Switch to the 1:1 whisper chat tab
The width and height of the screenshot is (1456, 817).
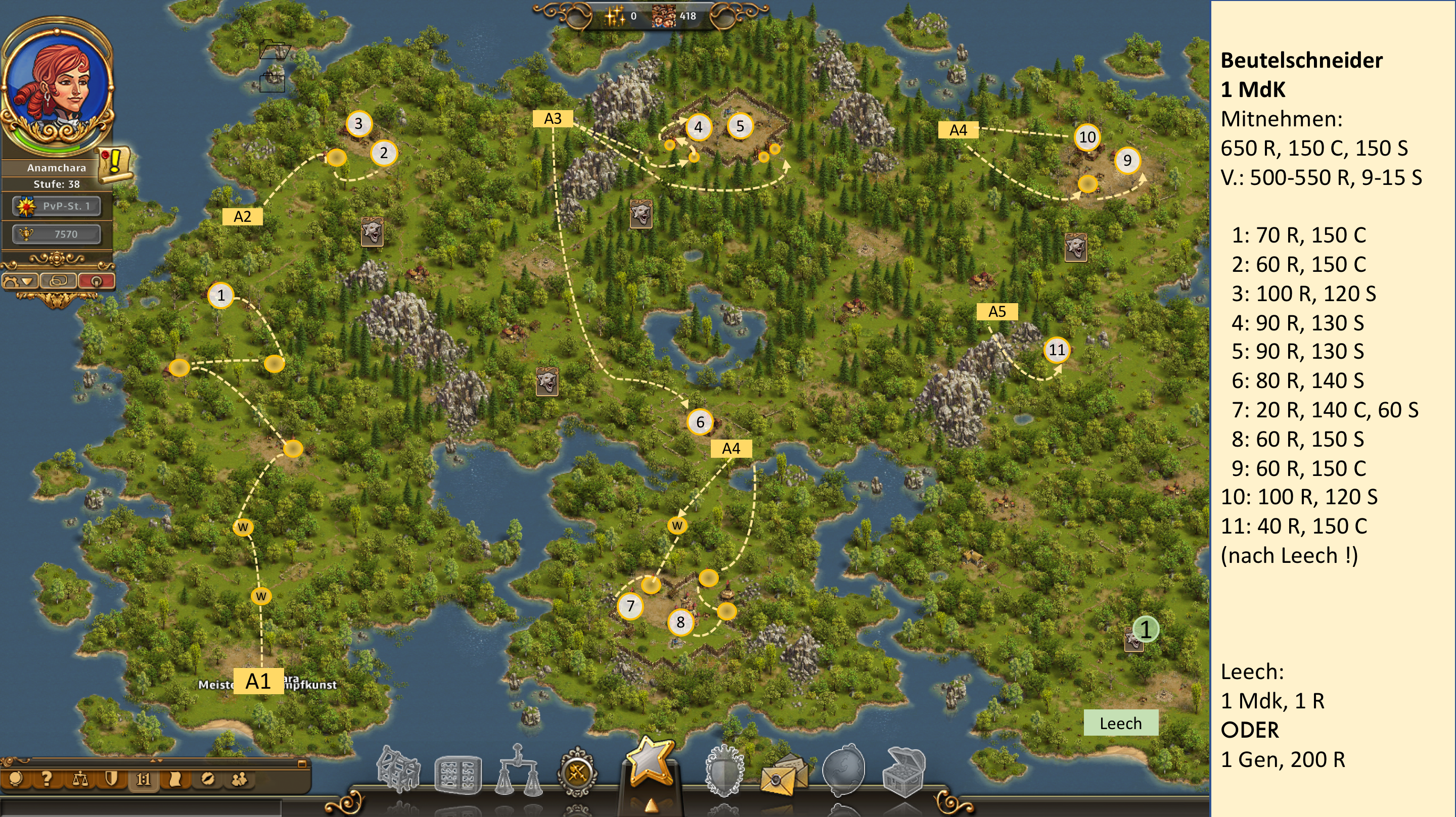click(x=143, y=780)
